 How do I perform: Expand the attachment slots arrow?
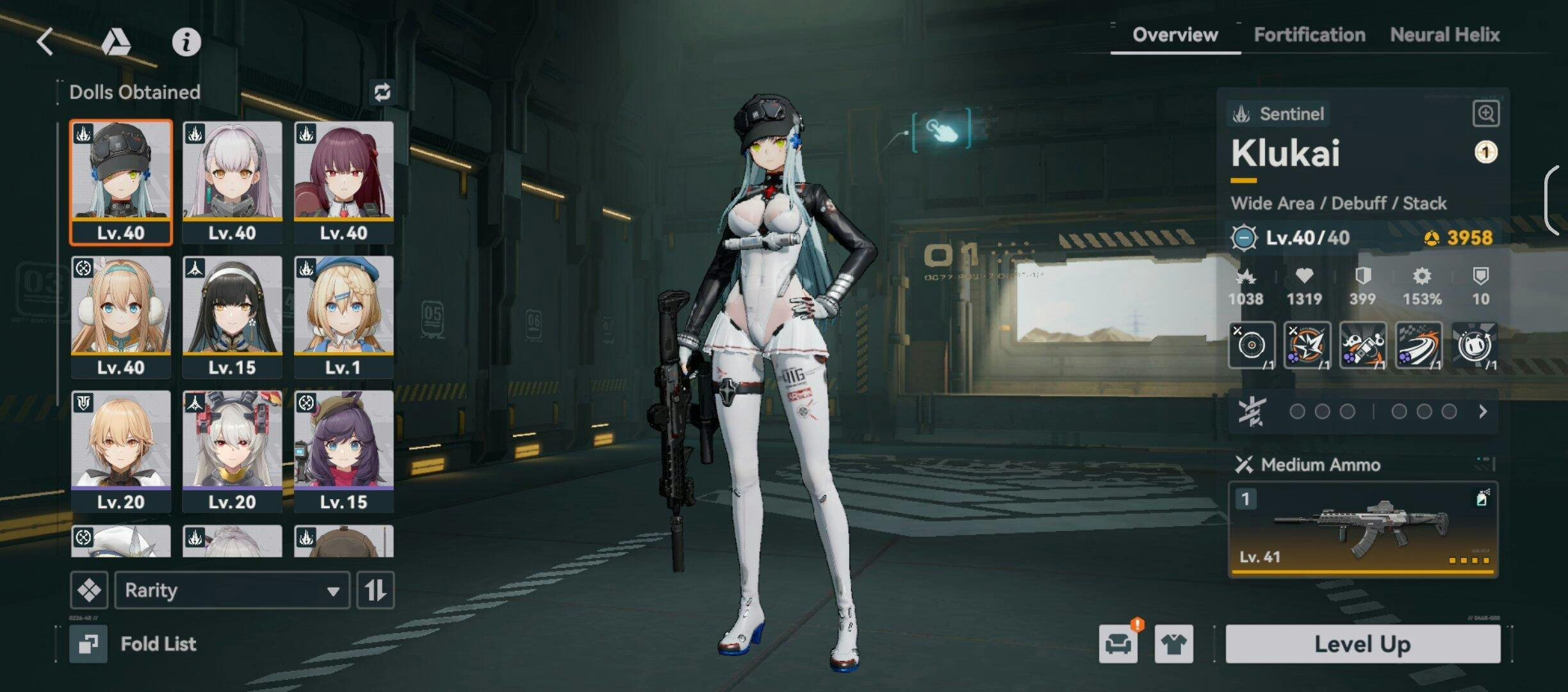(1483, 411)
